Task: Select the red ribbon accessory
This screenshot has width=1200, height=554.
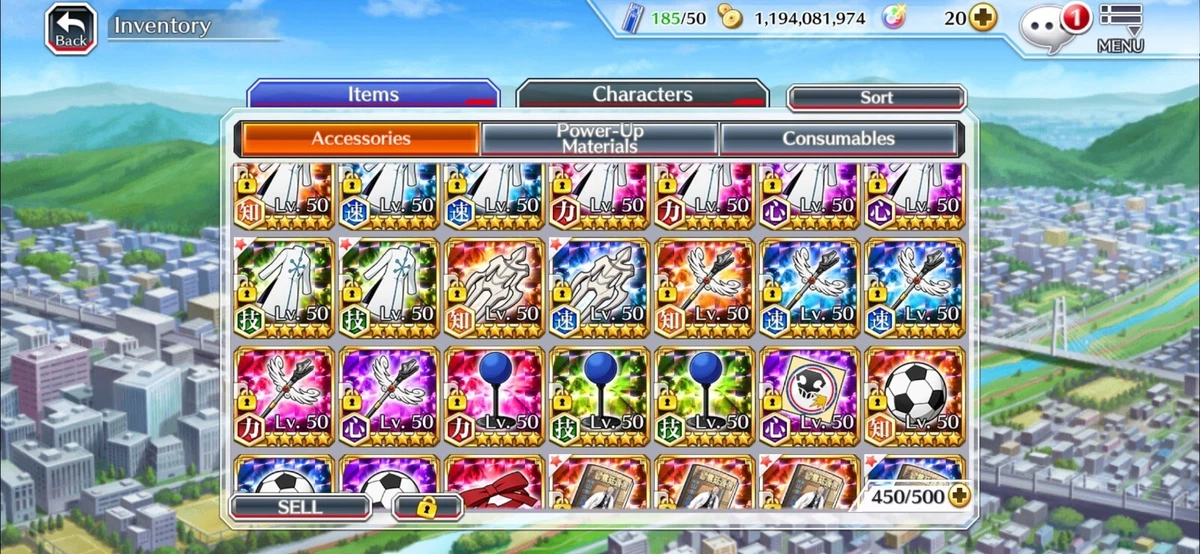Action: [x=496, y=480]
